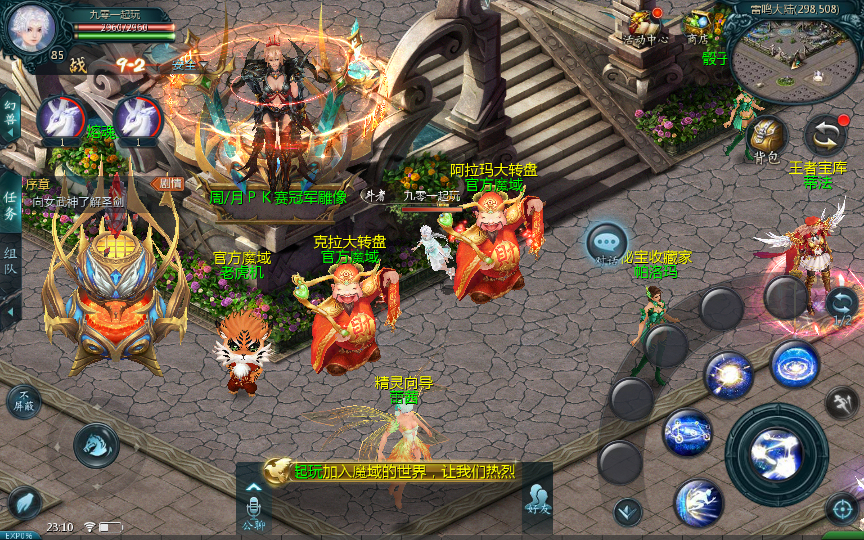Open the minimap of 雷鸣大陆
Viewport: 864px width, 540px height.
pyautogui.click(x=796, y=61)
